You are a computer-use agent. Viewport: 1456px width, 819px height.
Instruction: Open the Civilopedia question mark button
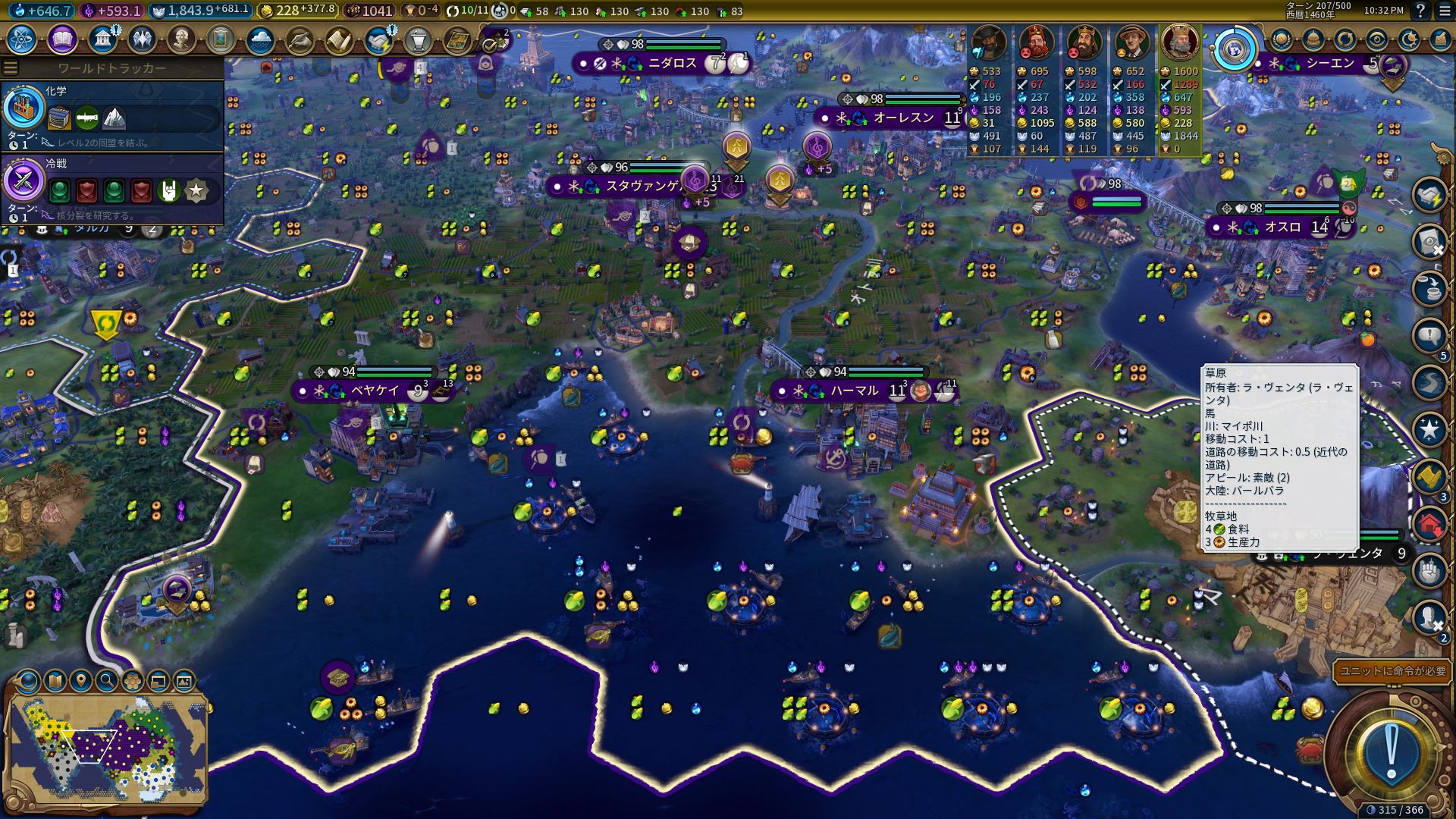point(1420,11)
